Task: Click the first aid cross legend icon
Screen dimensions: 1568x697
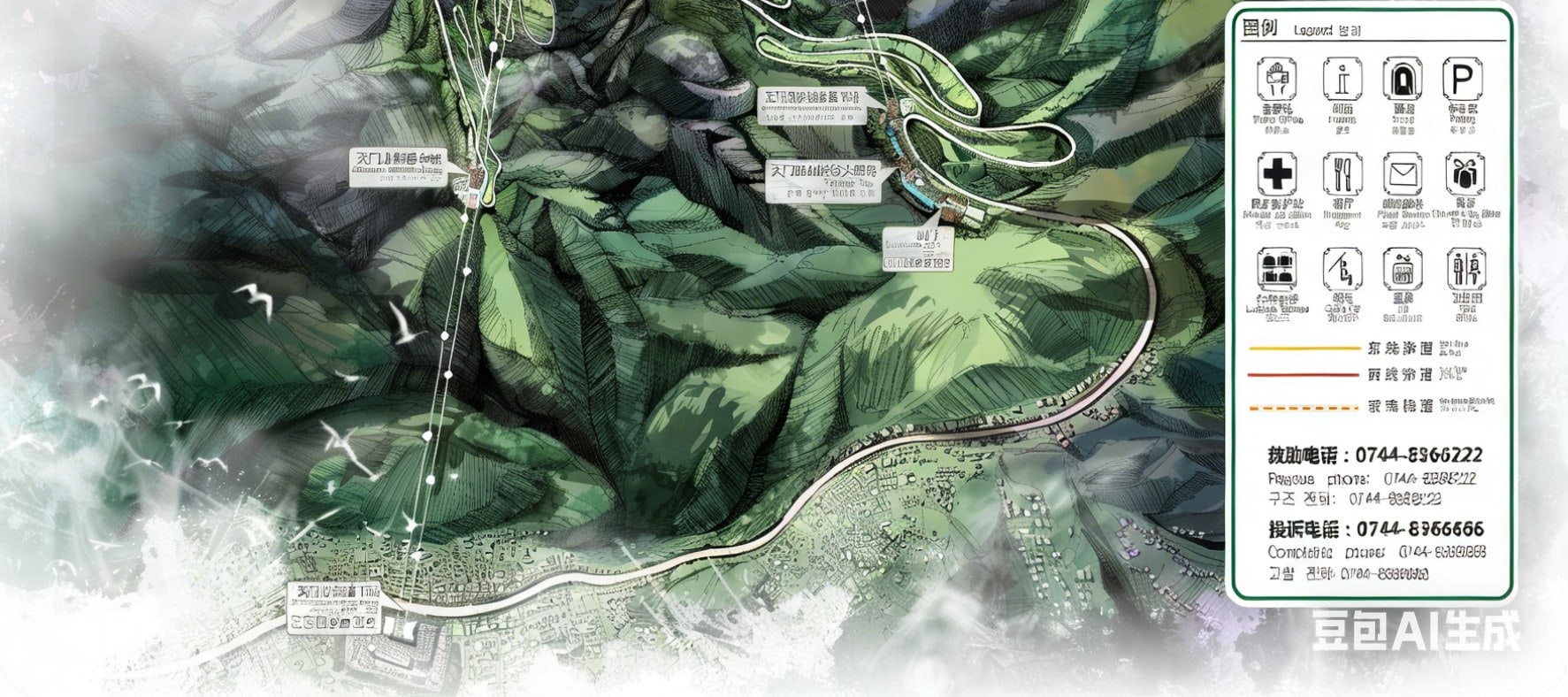Action: click(x=1276, y=173)
